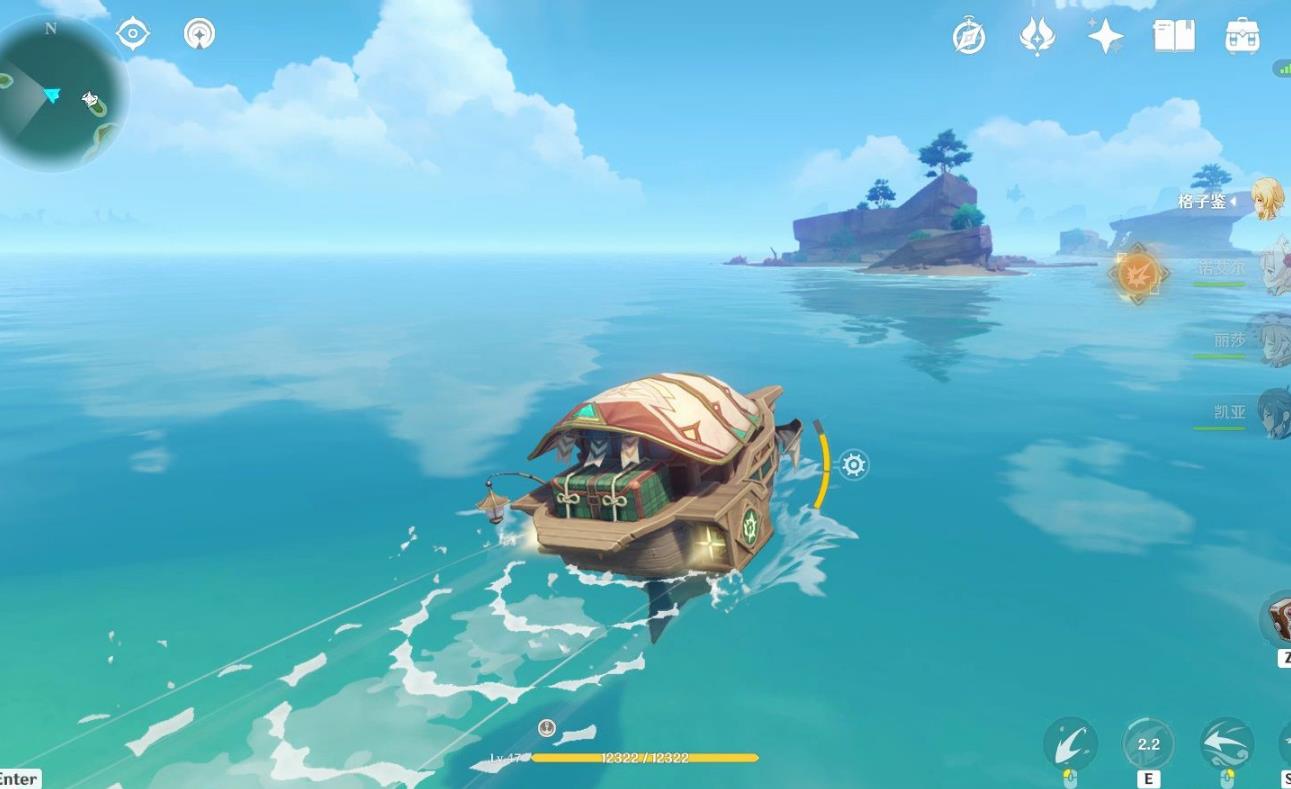Open the winged emblem menu icon
The height and width of the screenshot is (789, 1291).
1037,37
